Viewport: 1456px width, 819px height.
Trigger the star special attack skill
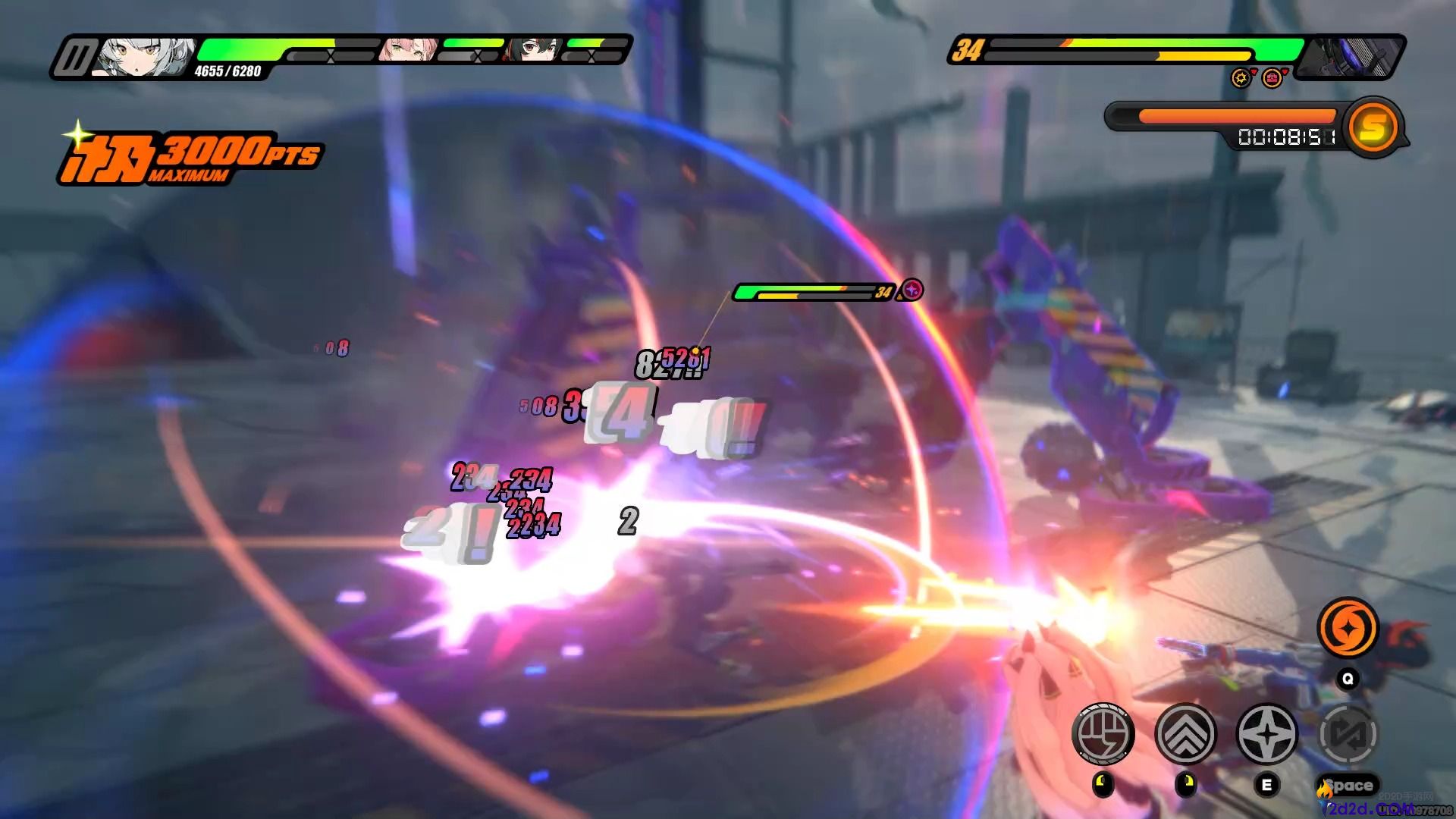[x=1266, y=733]
